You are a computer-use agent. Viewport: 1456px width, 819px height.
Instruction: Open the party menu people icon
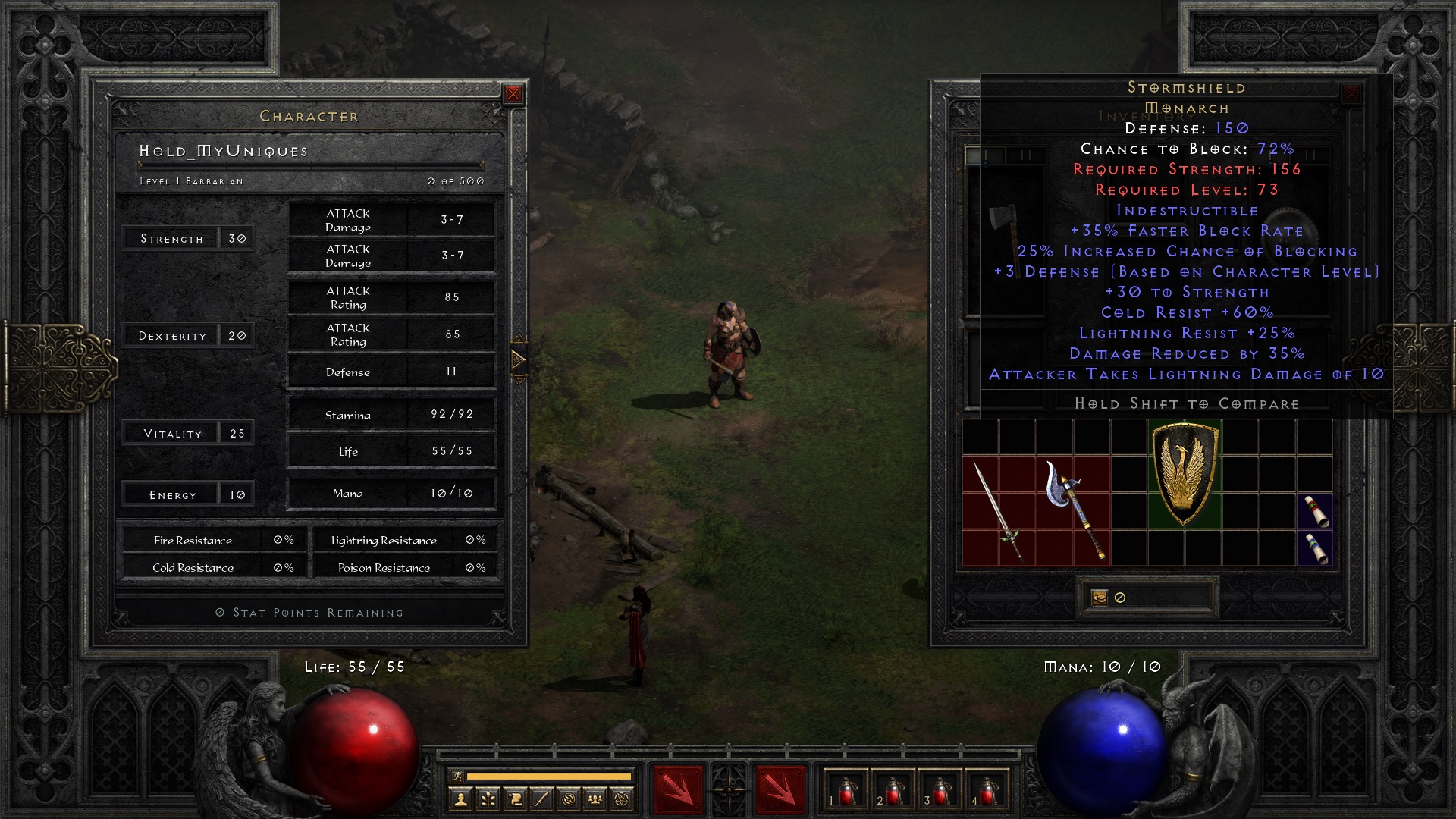click(595, 799)
